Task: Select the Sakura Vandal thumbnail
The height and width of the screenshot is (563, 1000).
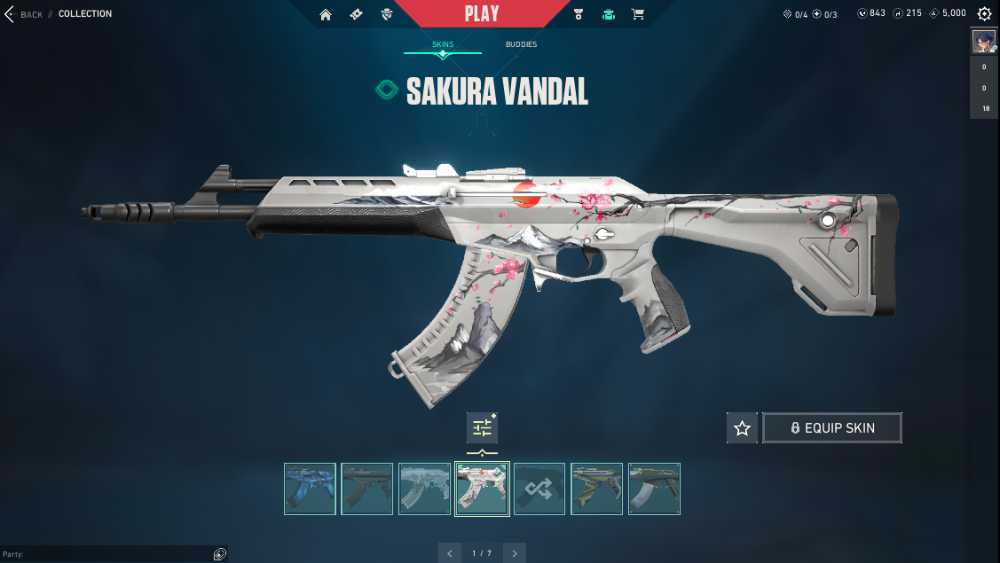Action: (482, 488)
